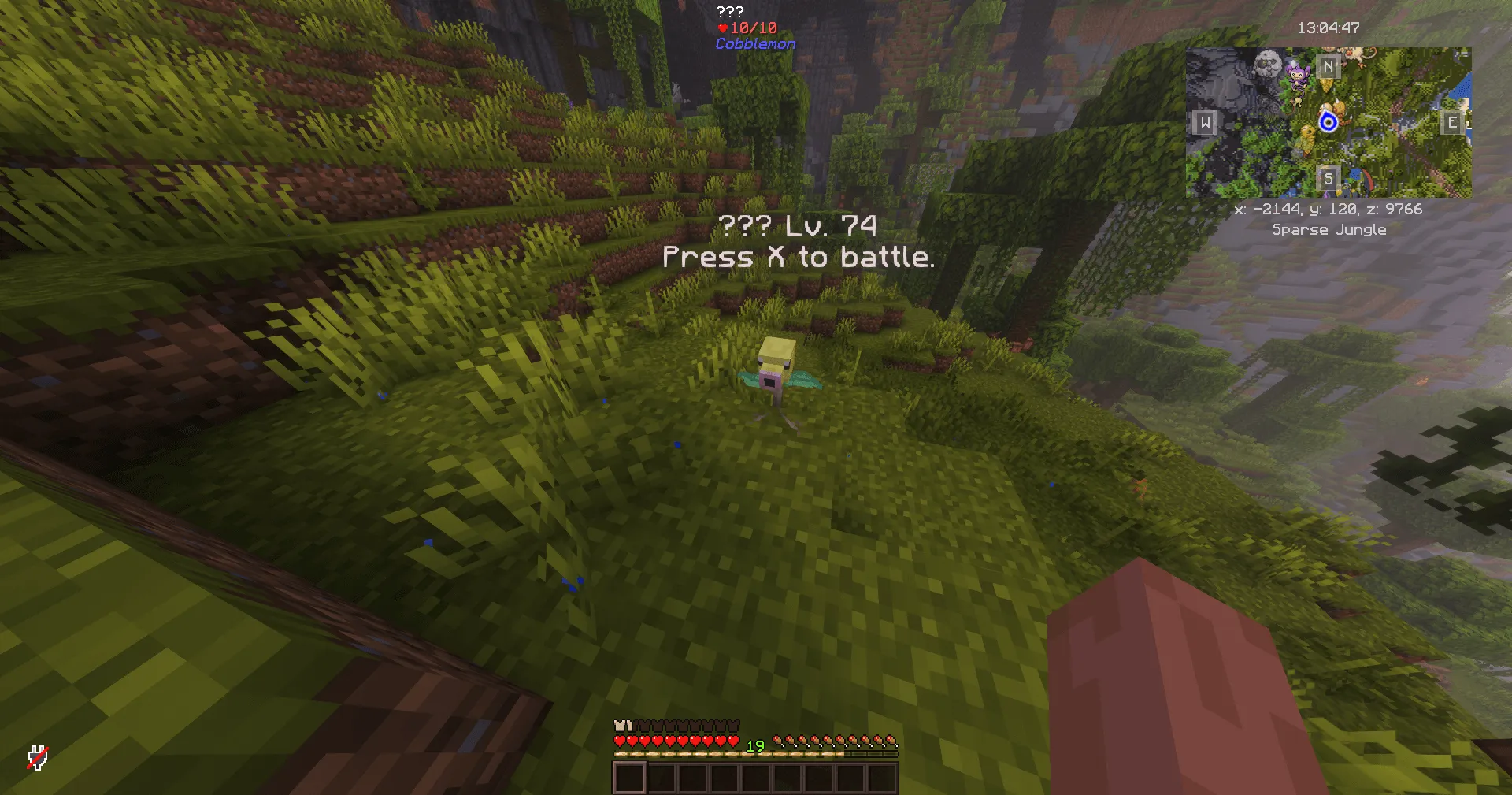
Task: Click the heart icon in the Pokemon nameplate
Action: (x=722, y=28)
